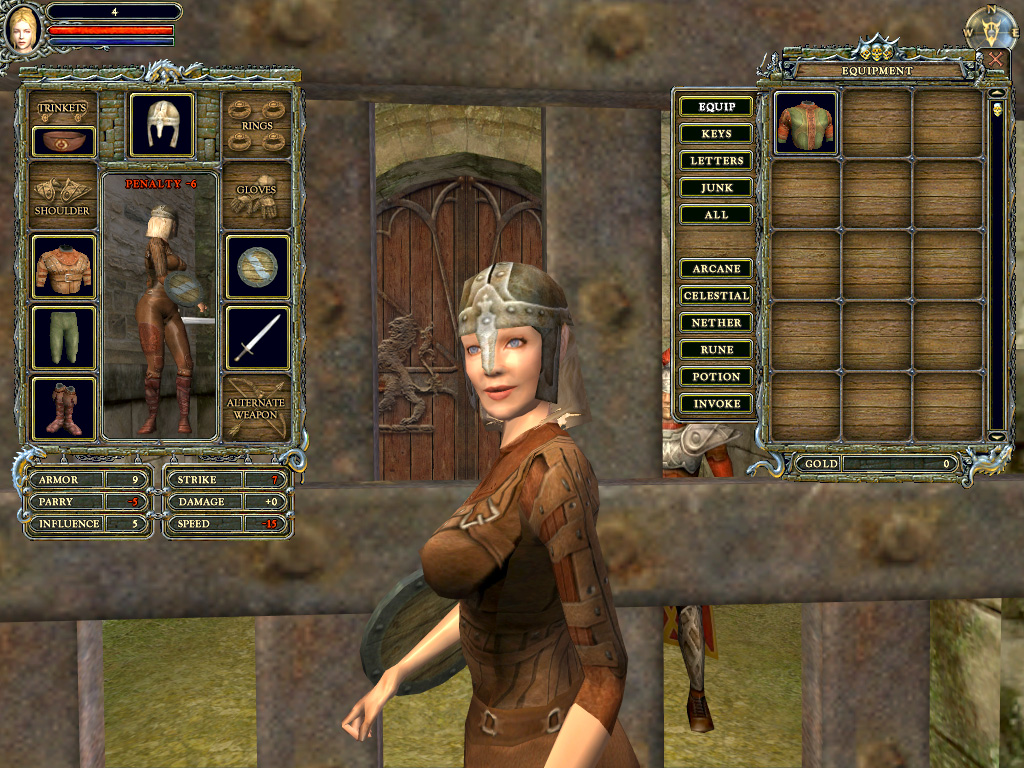Image resolution: width=1024 pixels, height=768 pixels.
Task: Show the JUNK items
Action: 716,188
